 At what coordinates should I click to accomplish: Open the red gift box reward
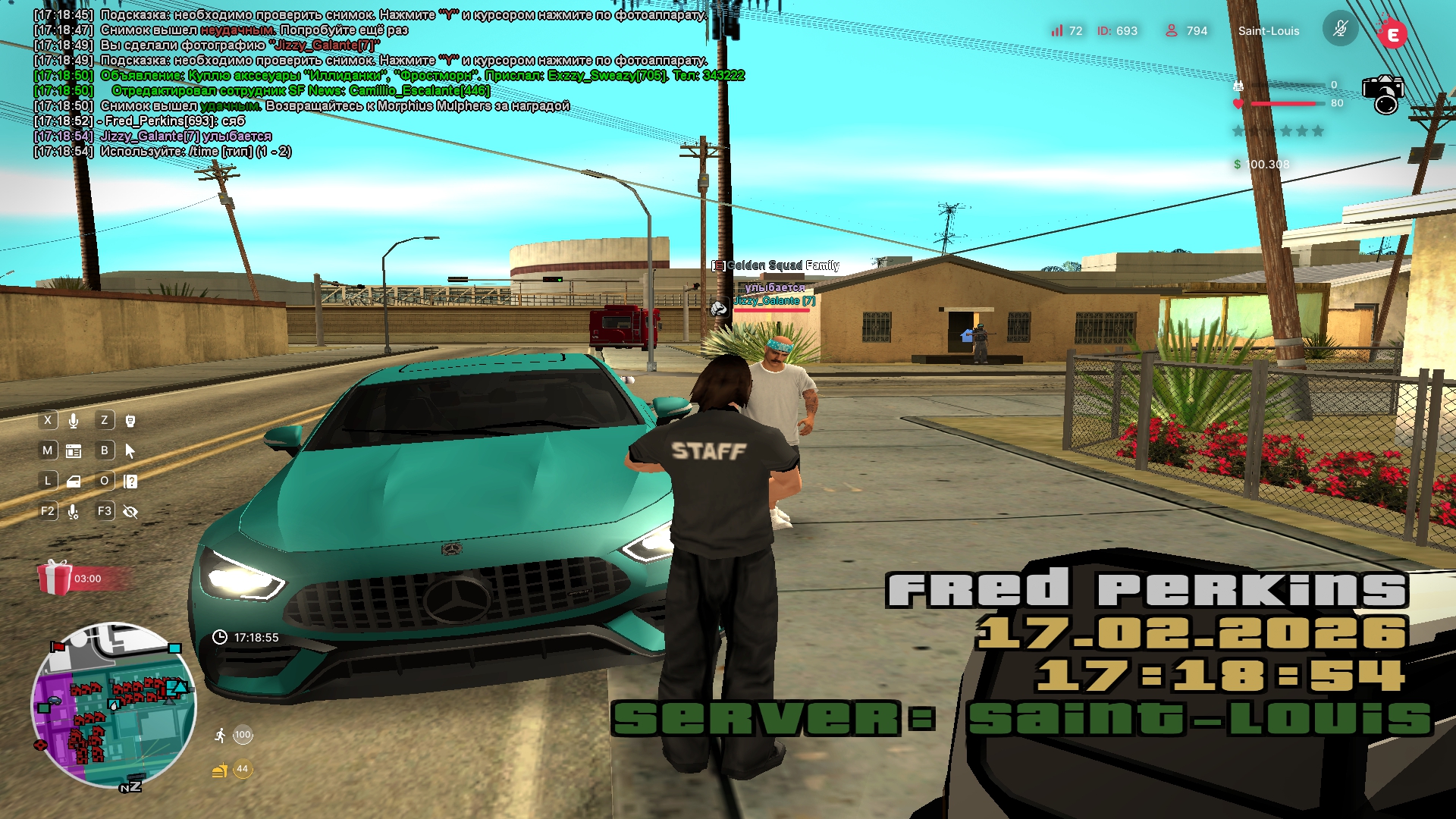(55, 578)
